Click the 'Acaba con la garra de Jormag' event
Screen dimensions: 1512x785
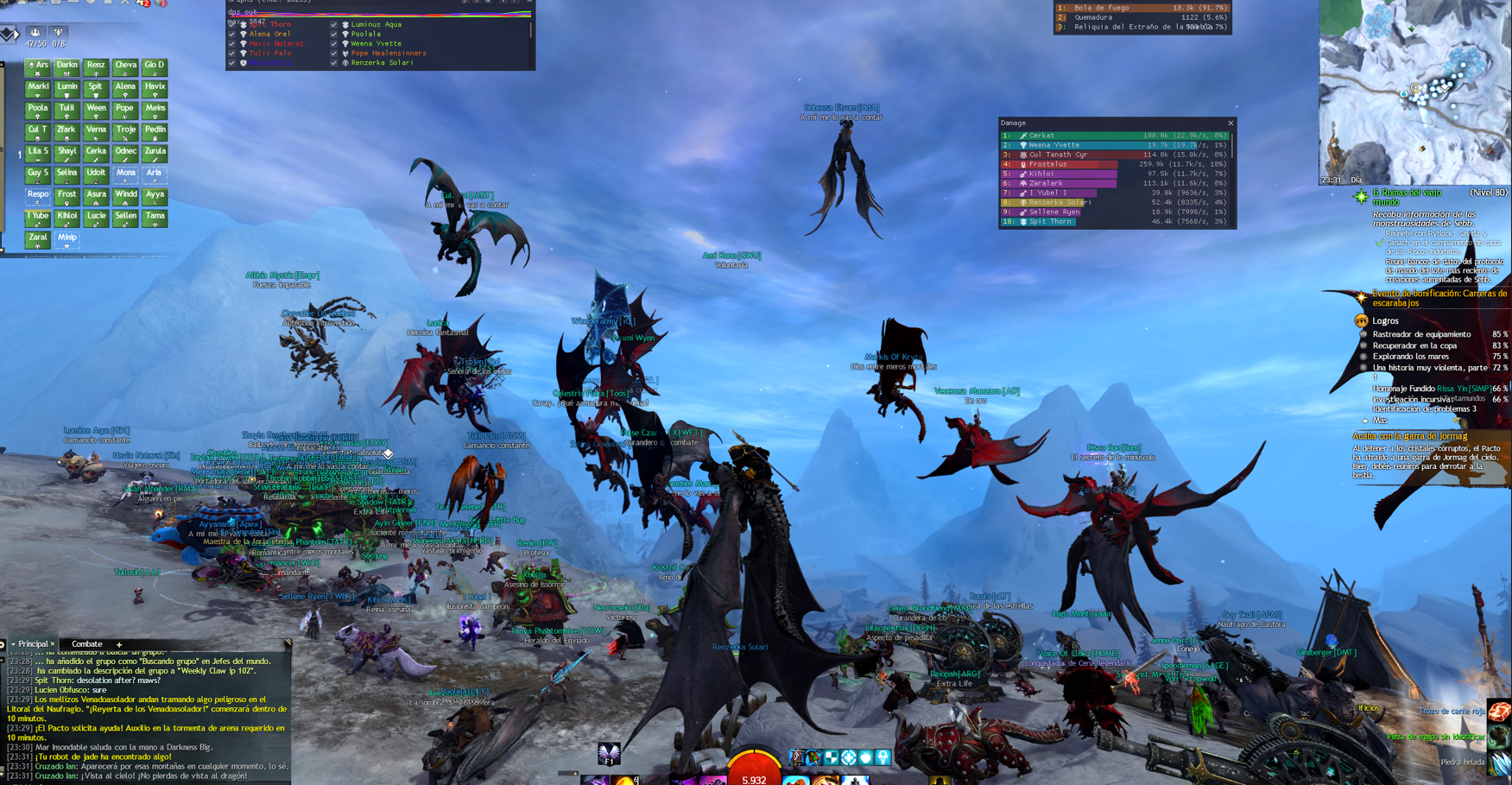coord(1409,436)
